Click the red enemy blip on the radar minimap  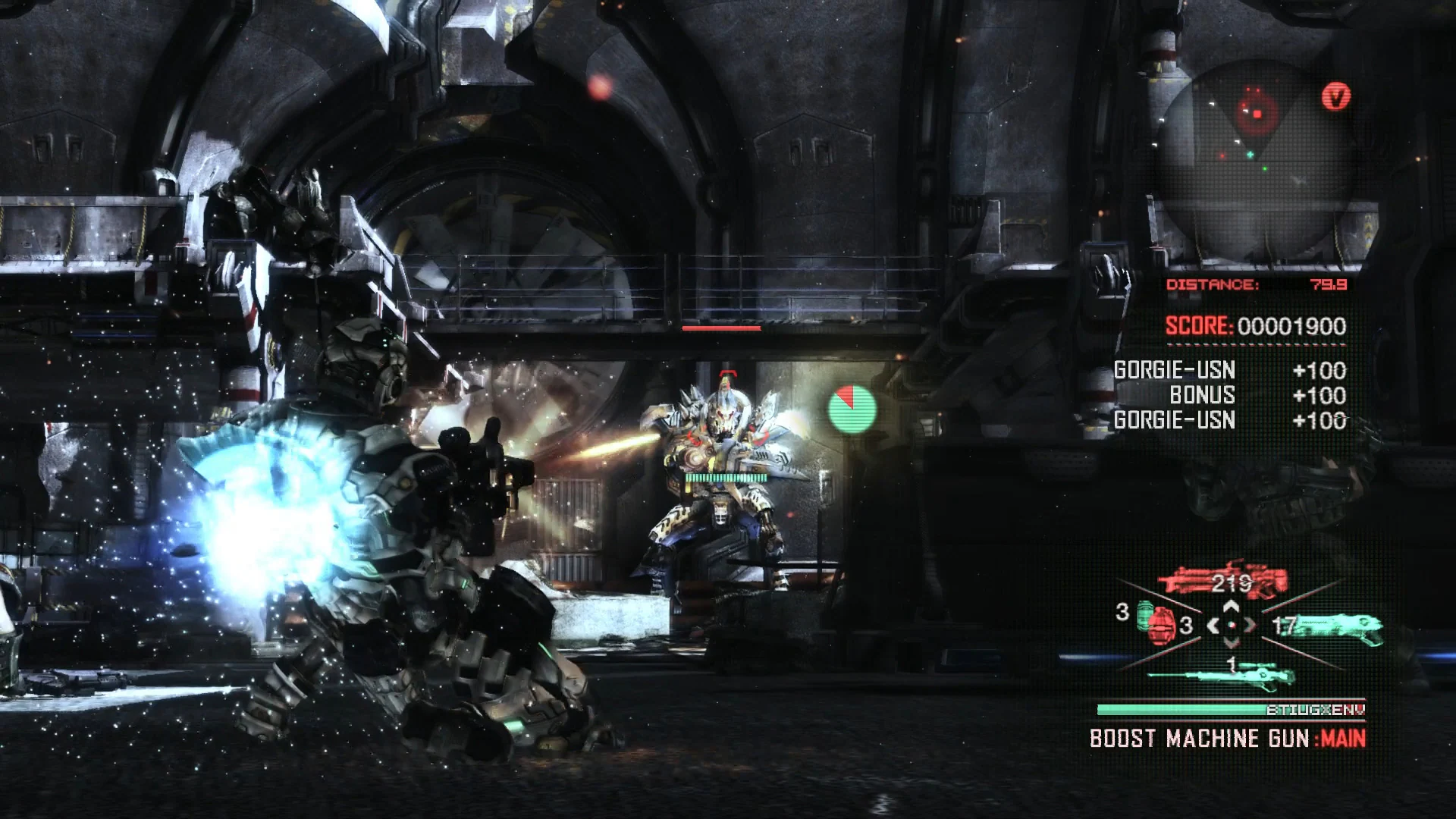pyautogui.click(x=1257, y=113)
